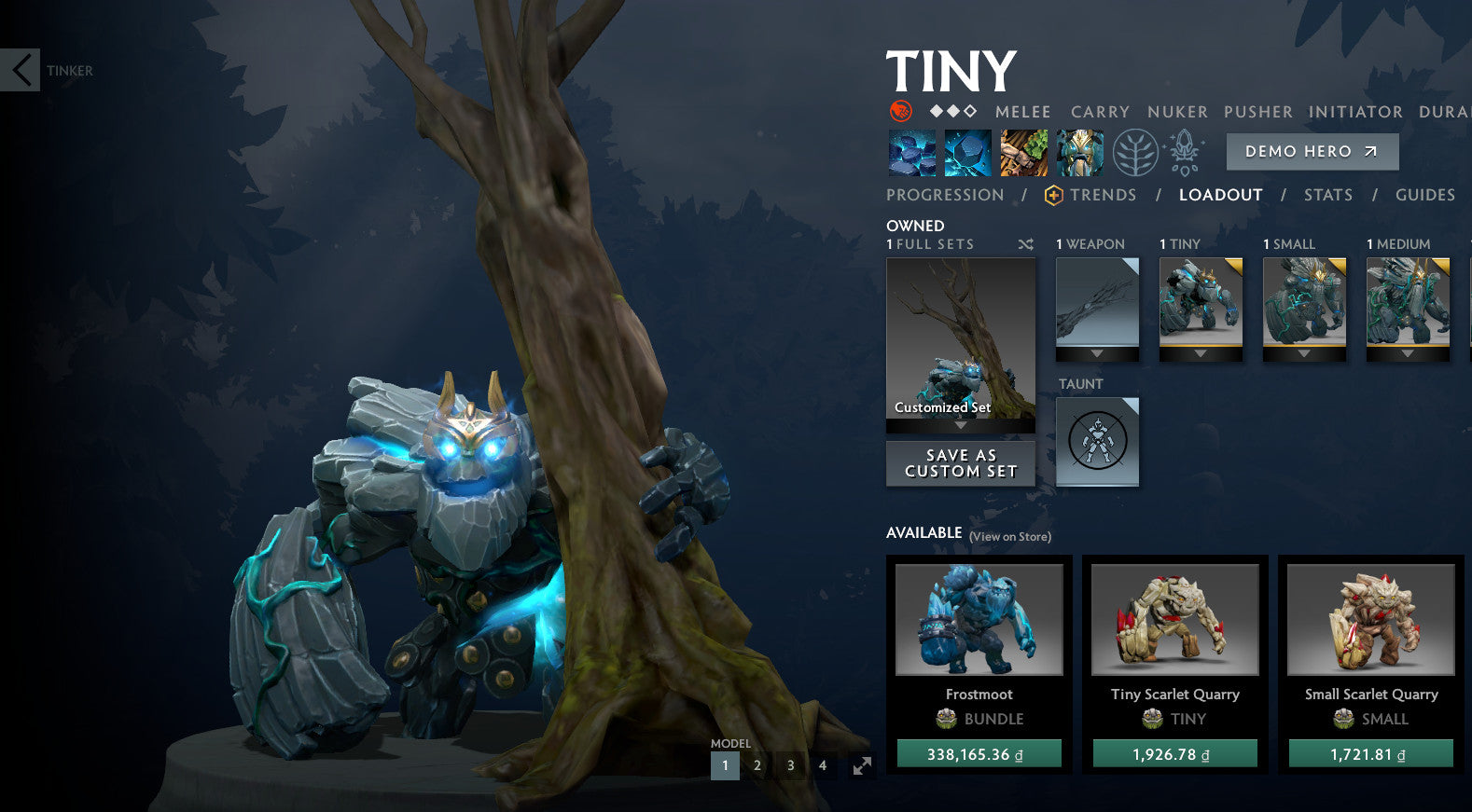Expand the Customized Set dropdown arrow
Viewport: 1472px width, 812px height.
coord(960,424)
